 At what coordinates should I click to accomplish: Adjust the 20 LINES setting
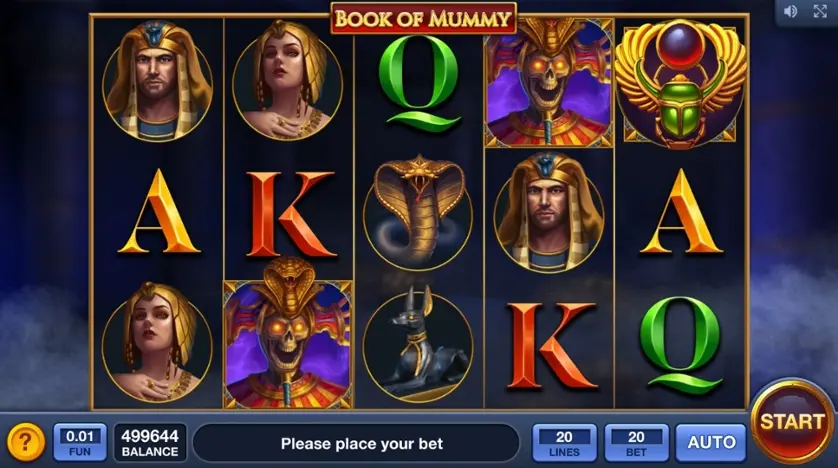[x=564, y=442]
